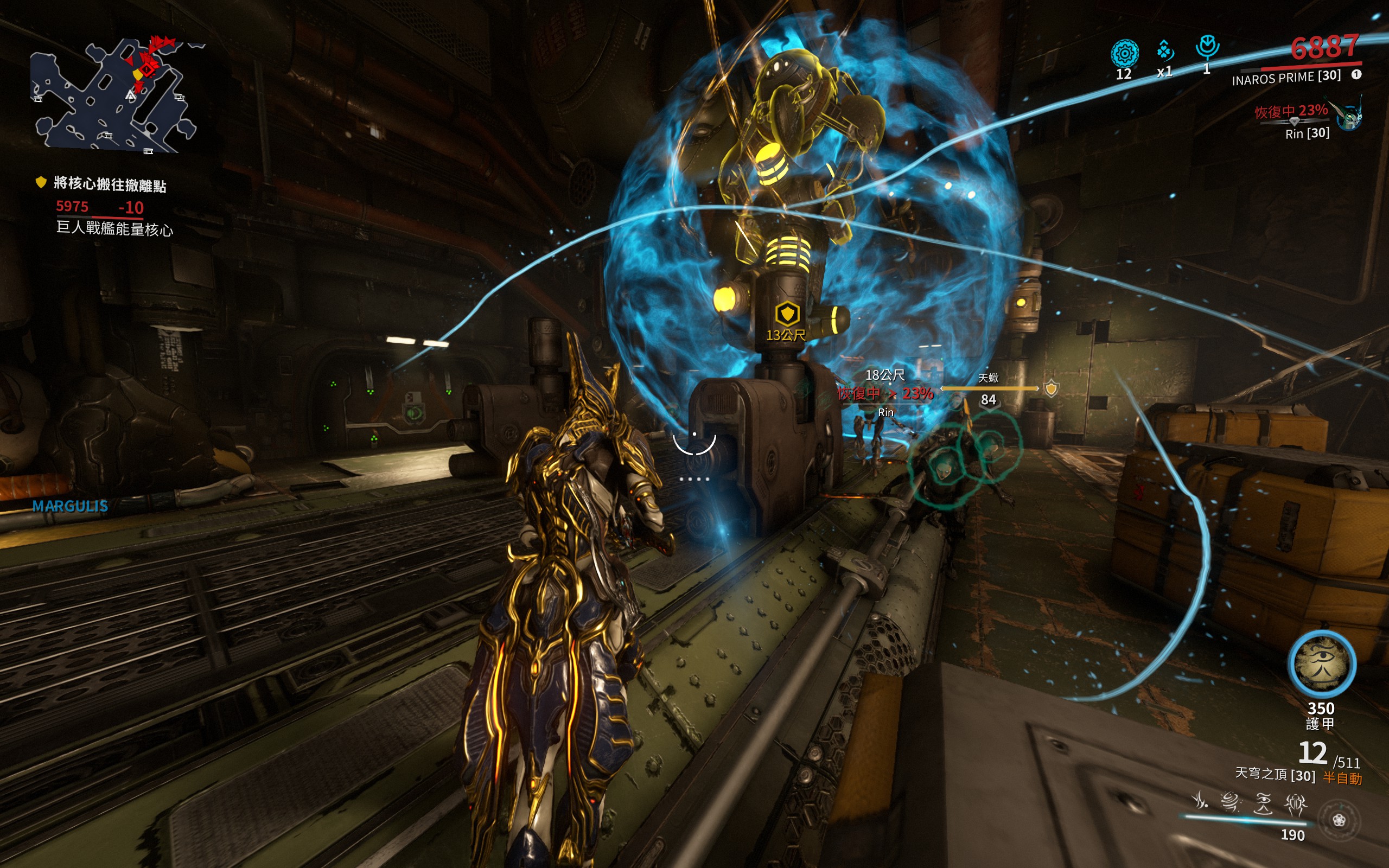Click the shield icon beside the 天蠍 bar

pos(1051,389)
